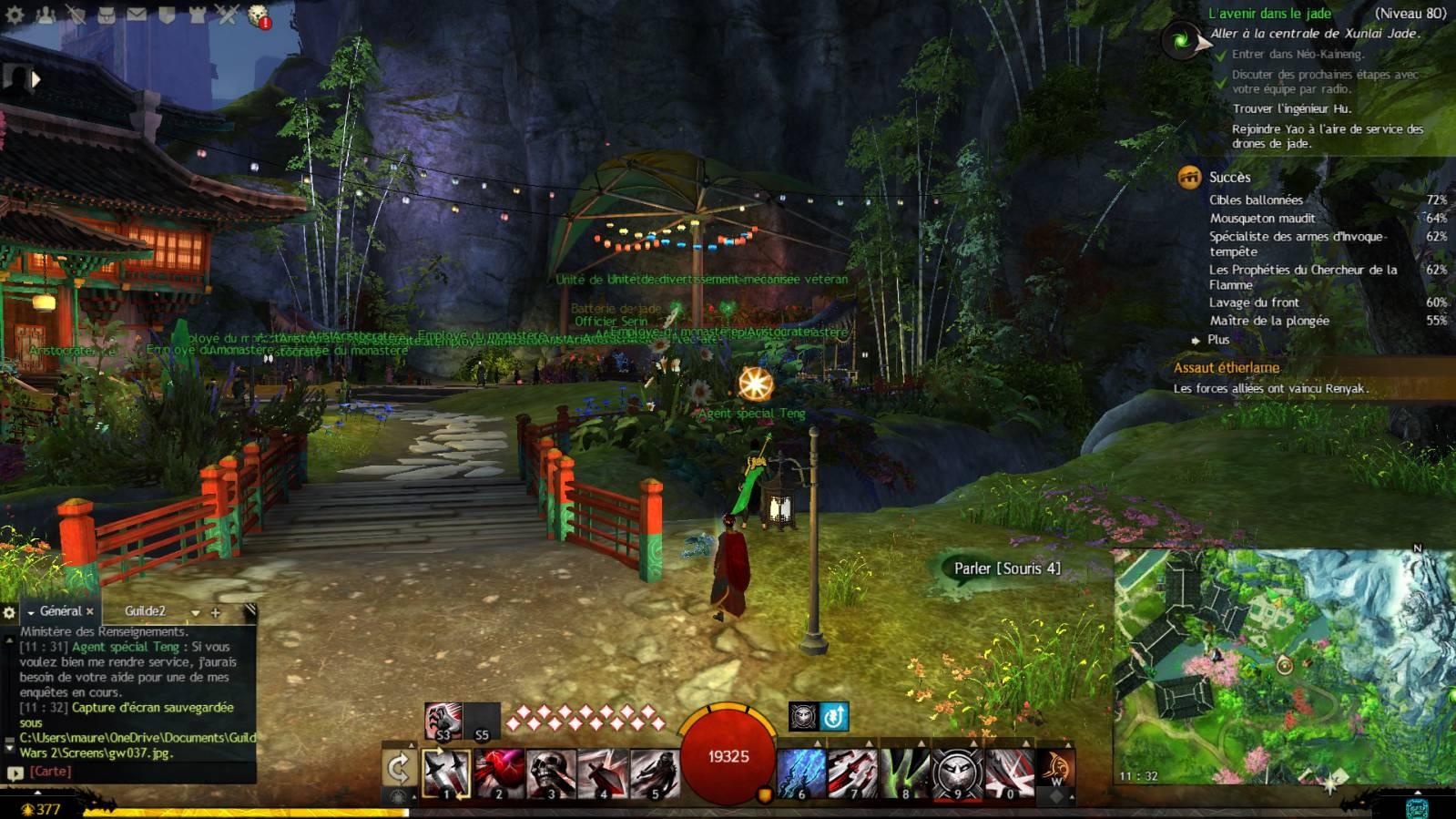The height and width of the screenshot is (819, 1456).
Task: Click the minimap
Action: pos(1284,665)
